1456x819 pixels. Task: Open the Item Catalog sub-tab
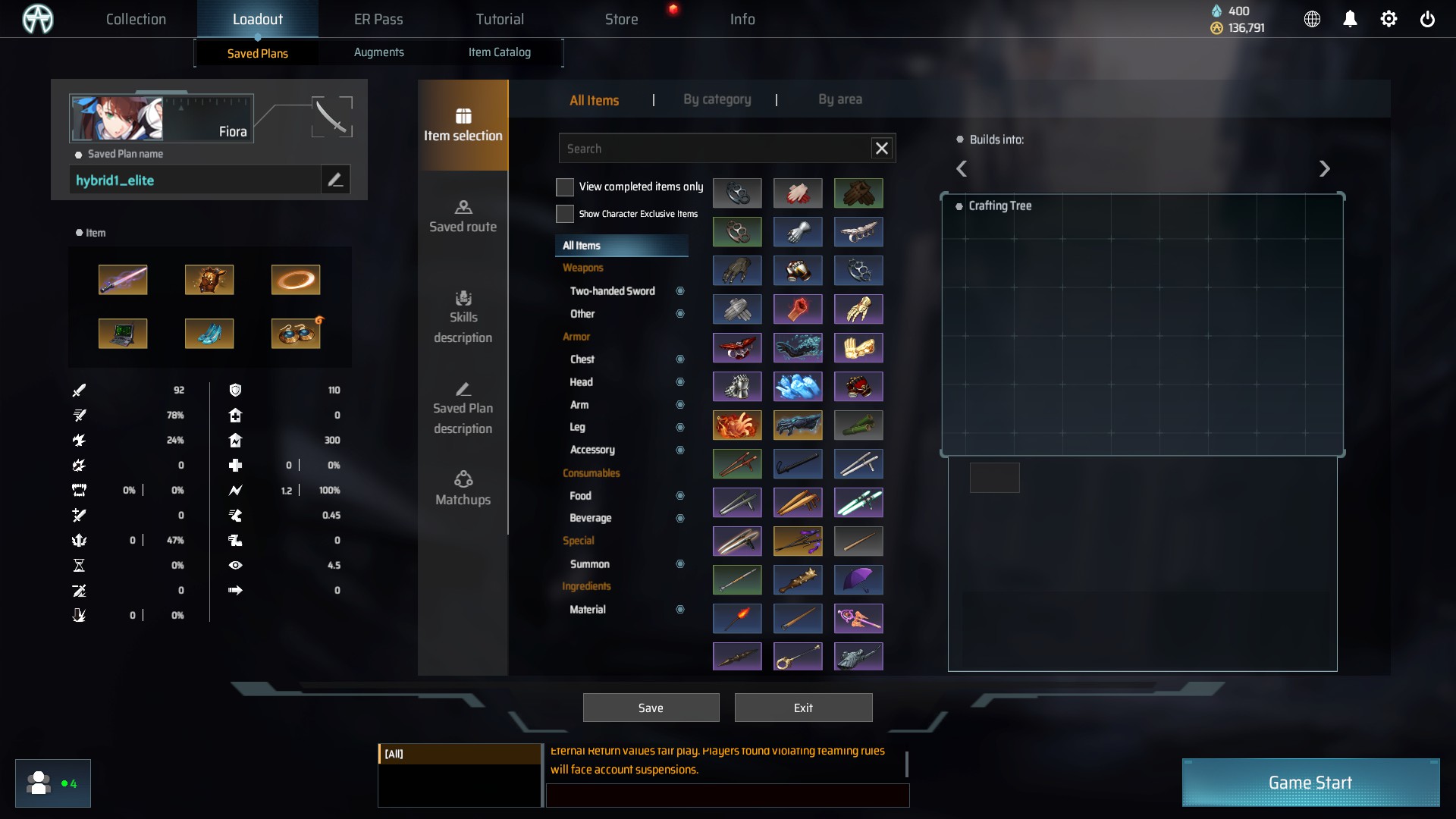coord(499,52)
